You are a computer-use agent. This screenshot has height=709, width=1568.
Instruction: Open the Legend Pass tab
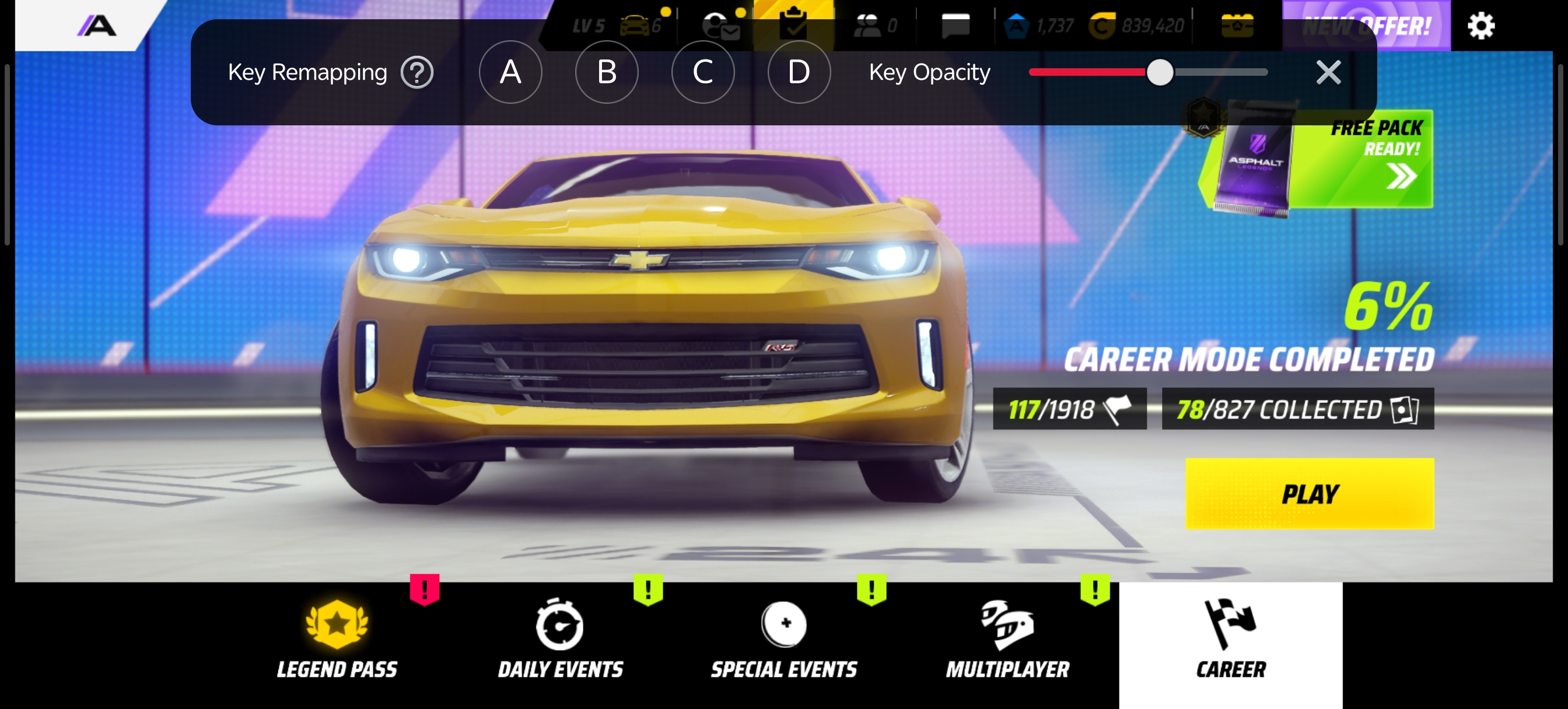(x=337, y=639)
